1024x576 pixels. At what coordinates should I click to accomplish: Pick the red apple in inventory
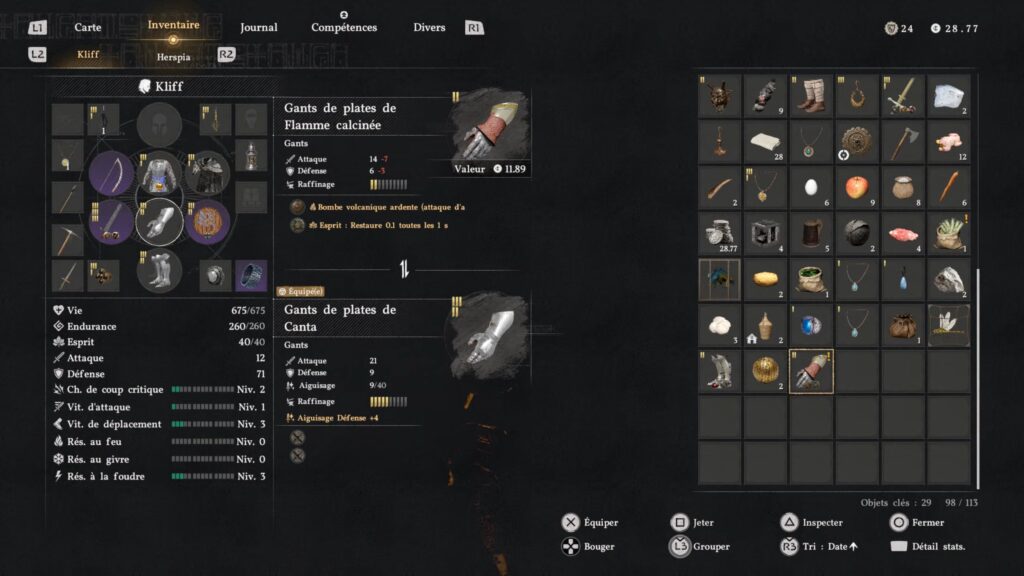[857, 187]
